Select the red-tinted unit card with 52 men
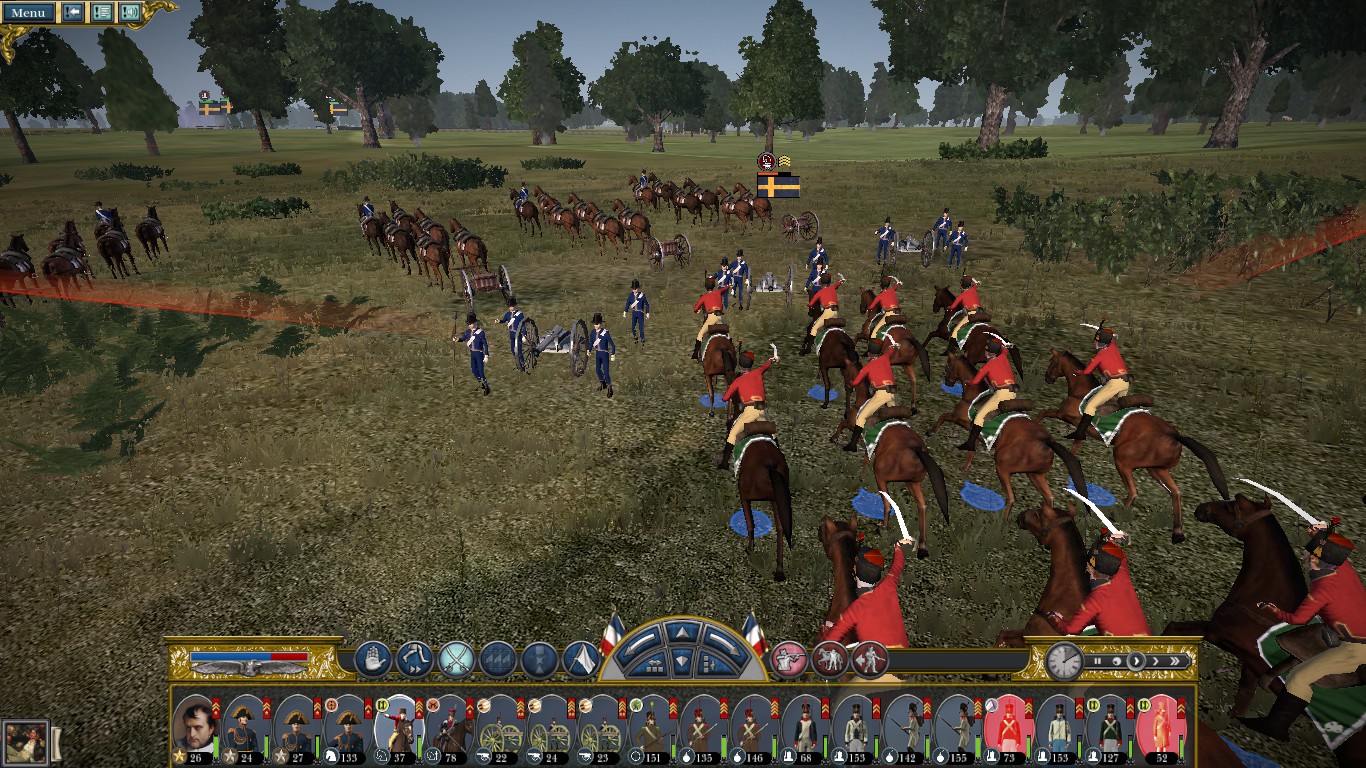1366x768 pixels. click(x=1159, y=725)
